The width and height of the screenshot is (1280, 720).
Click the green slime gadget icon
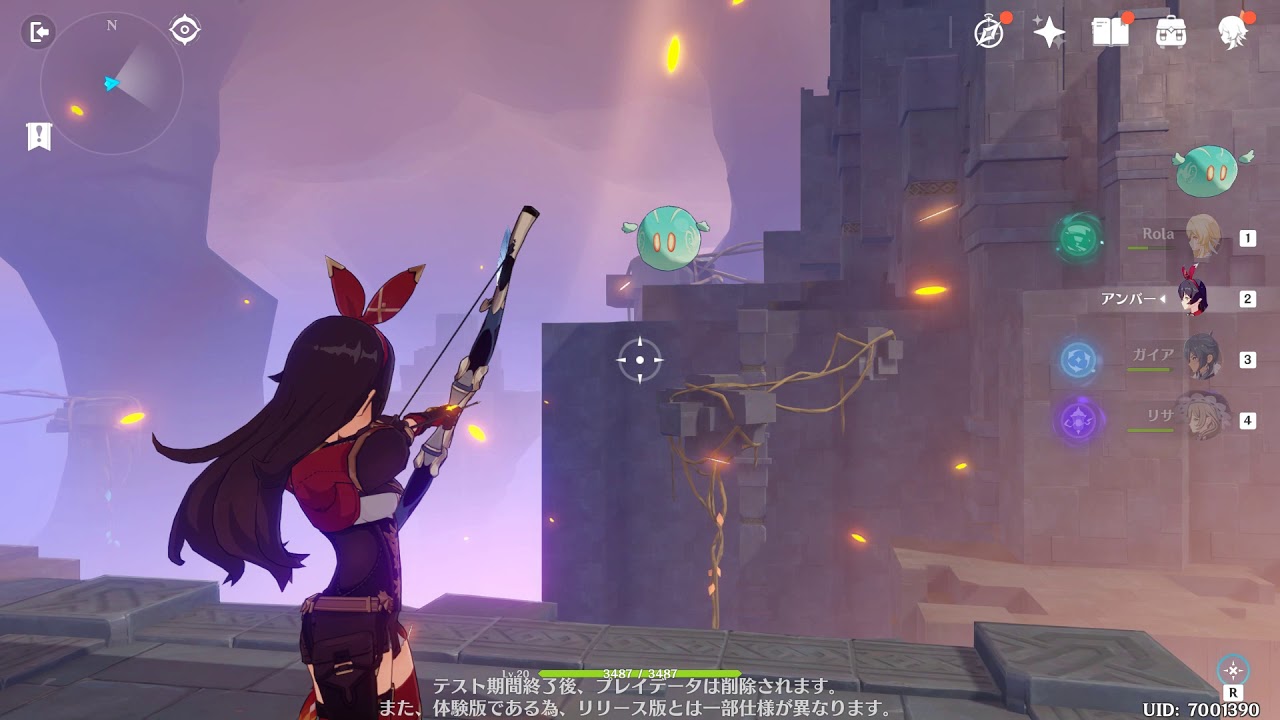click(1208, 172)
